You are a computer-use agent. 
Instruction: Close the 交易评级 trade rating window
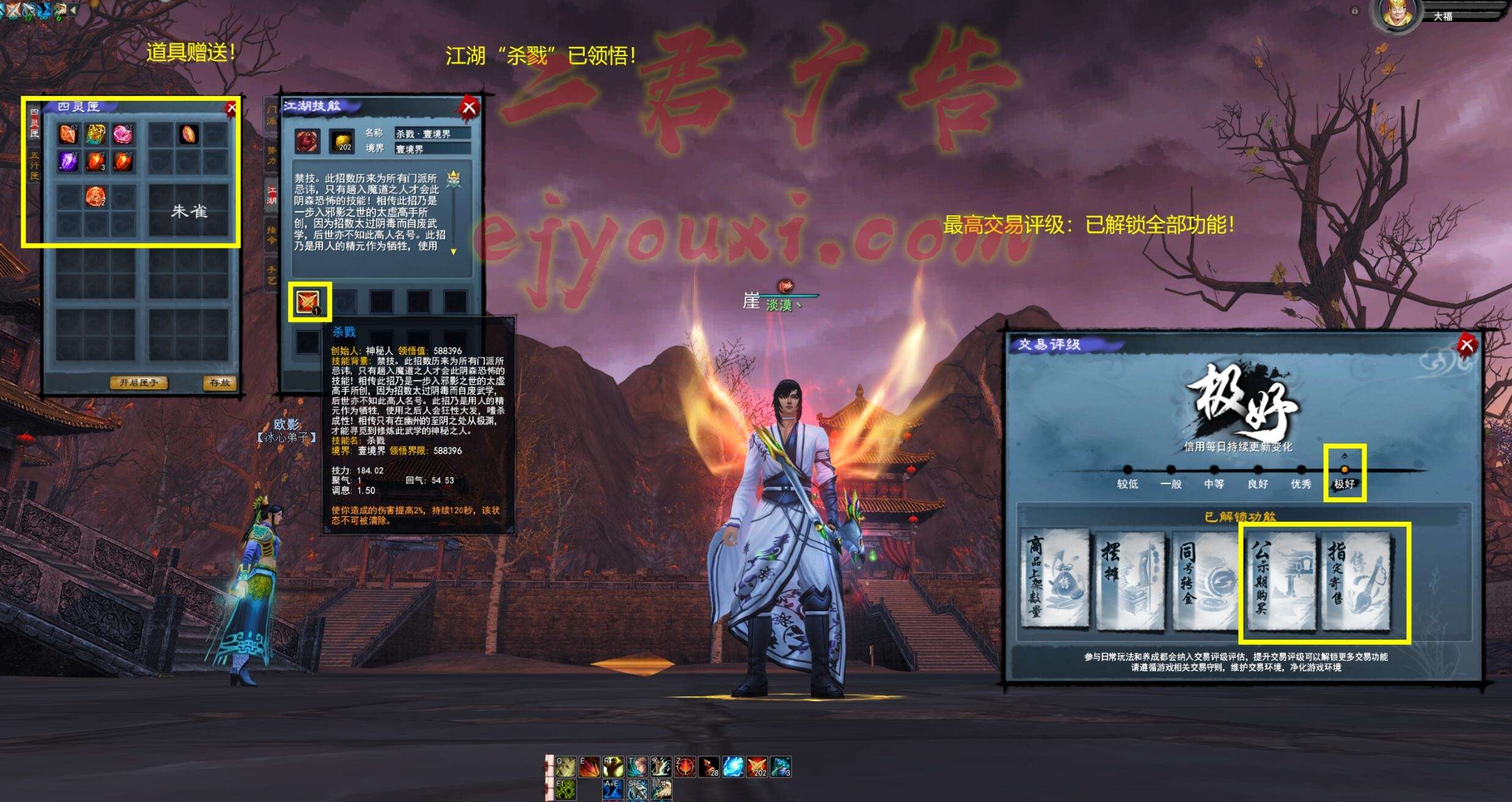click(x=1466, y=345)
